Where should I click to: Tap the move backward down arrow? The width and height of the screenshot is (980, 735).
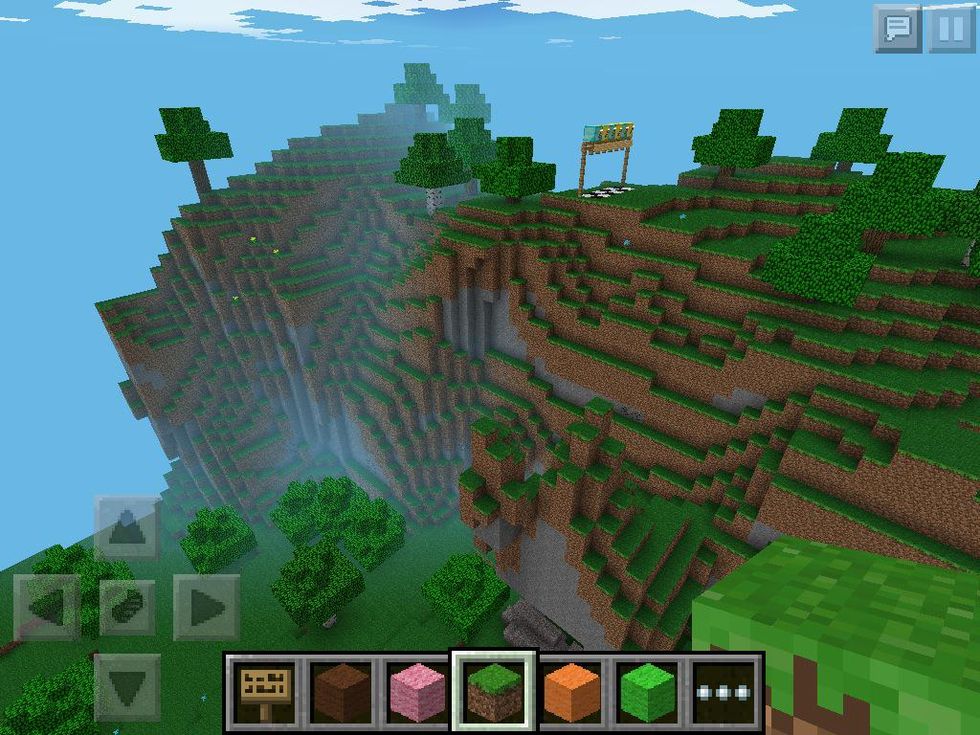[x=127, y=687]
